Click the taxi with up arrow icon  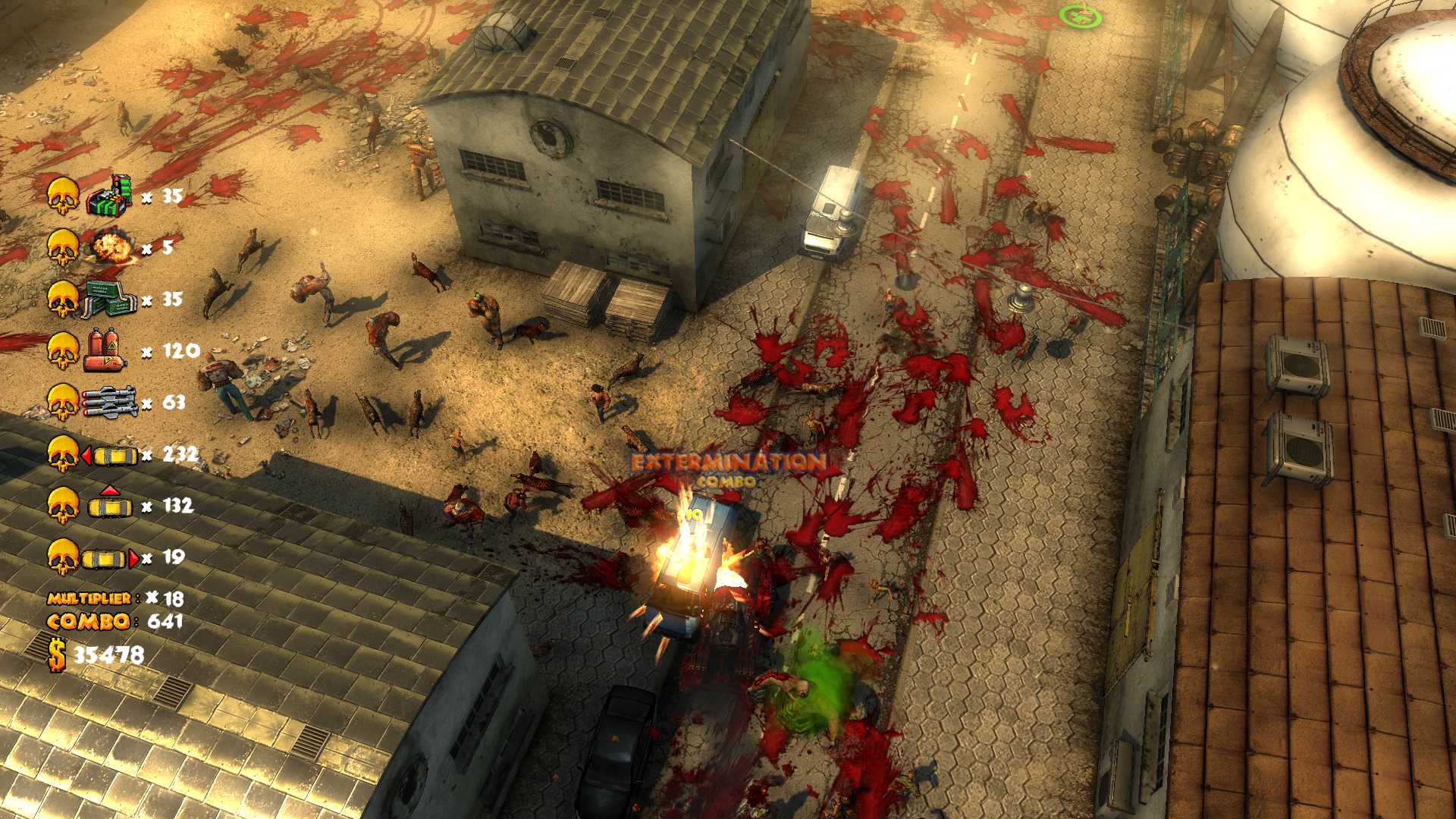point(110,503)
